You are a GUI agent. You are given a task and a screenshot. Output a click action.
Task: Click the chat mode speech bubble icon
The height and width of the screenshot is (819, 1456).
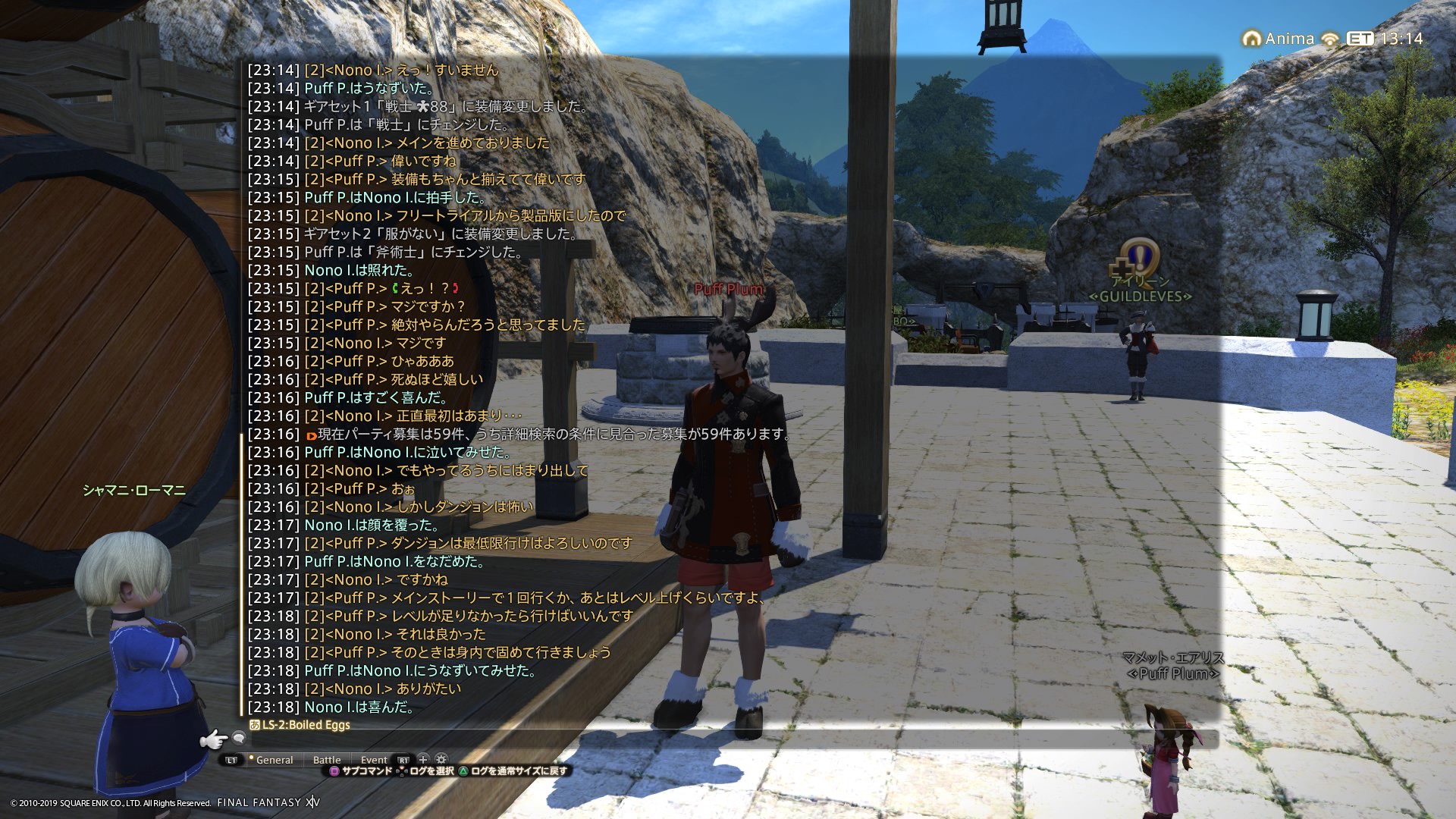coord(240,739)
